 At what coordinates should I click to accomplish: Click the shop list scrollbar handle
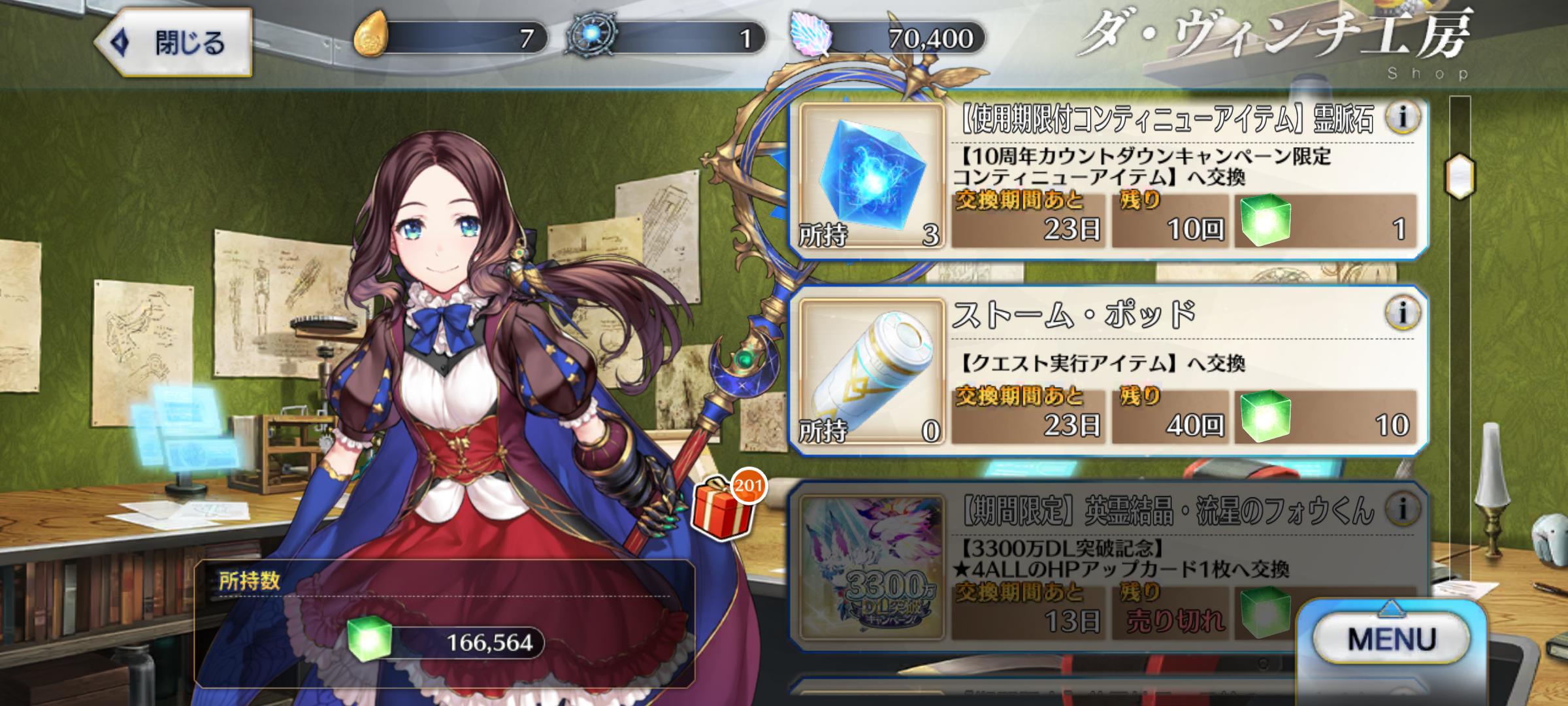click(1460, 176)
